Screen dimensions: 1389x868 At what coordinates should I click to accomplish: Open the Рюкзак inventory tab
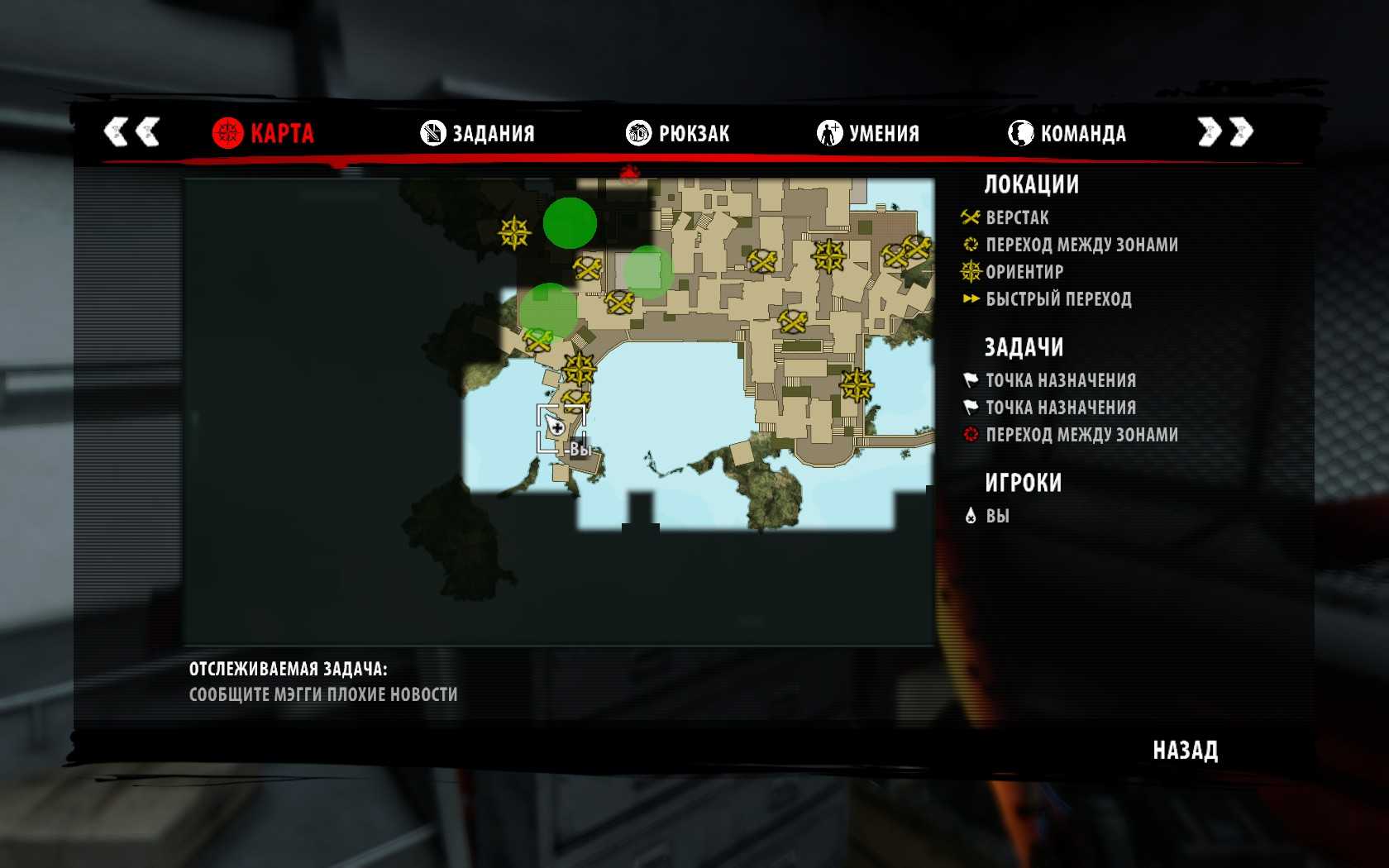[678, 133]
